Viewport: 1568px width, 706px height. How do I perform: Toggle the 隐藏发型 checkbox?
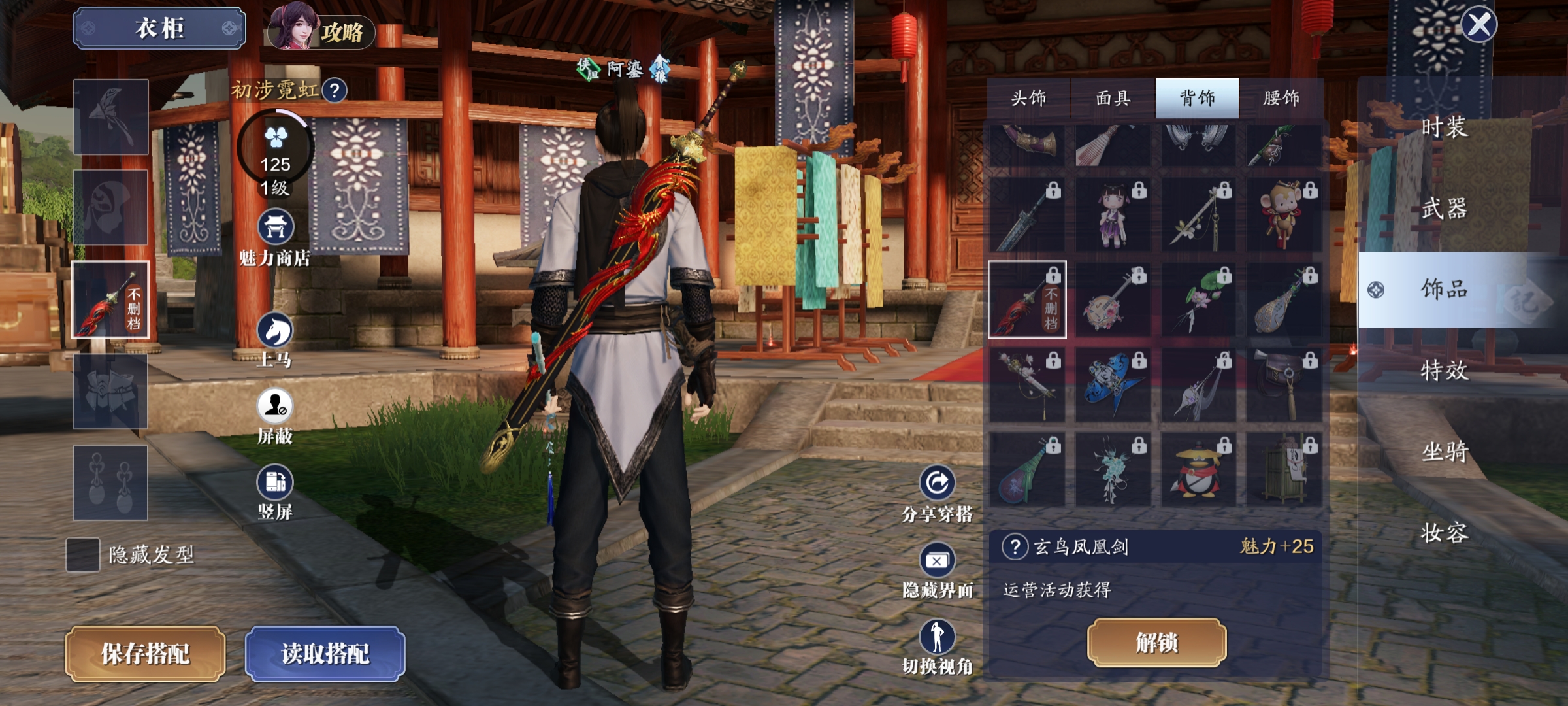pyautogui.click(x=83, y=555)
